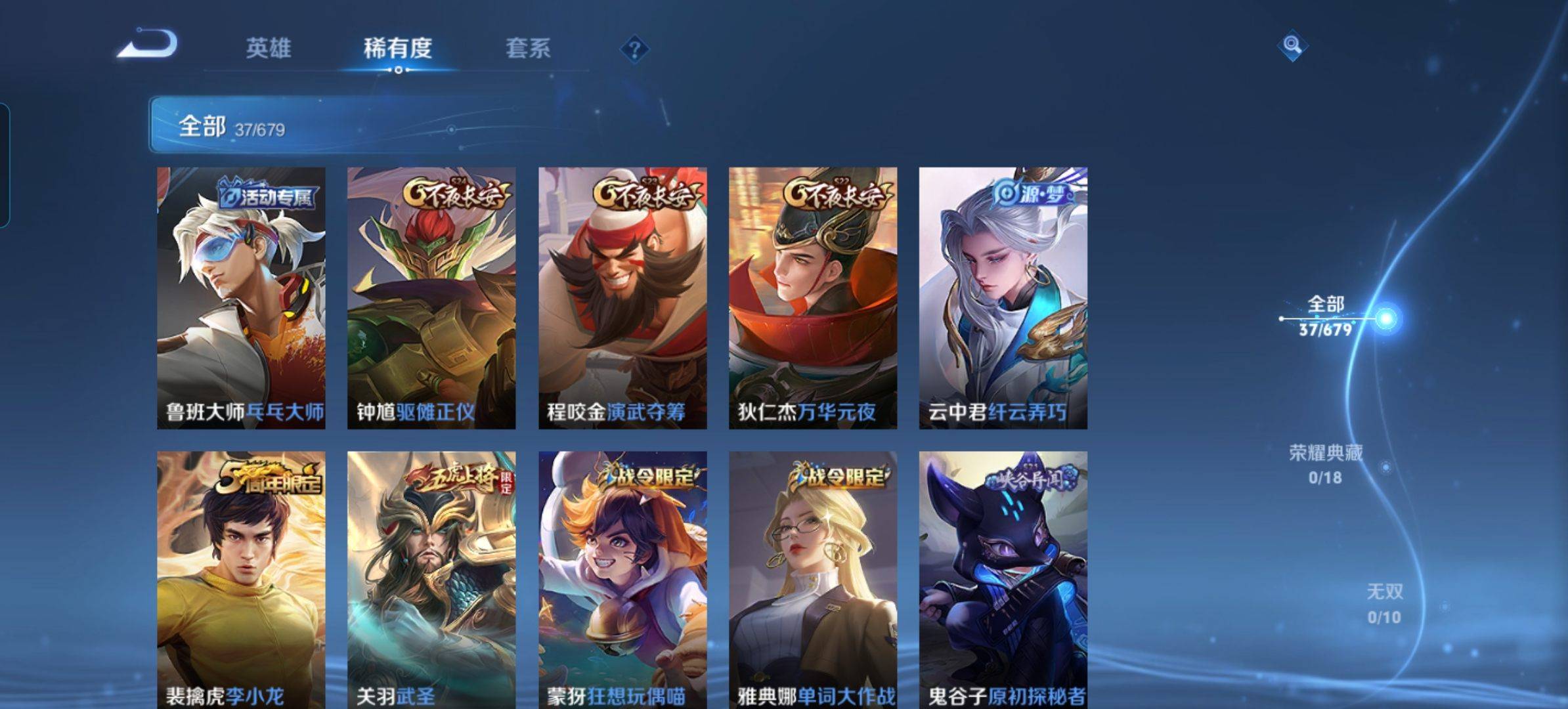Open the 关羽 武圣 skin card
1568x709 pixels.
click(431, 579)
